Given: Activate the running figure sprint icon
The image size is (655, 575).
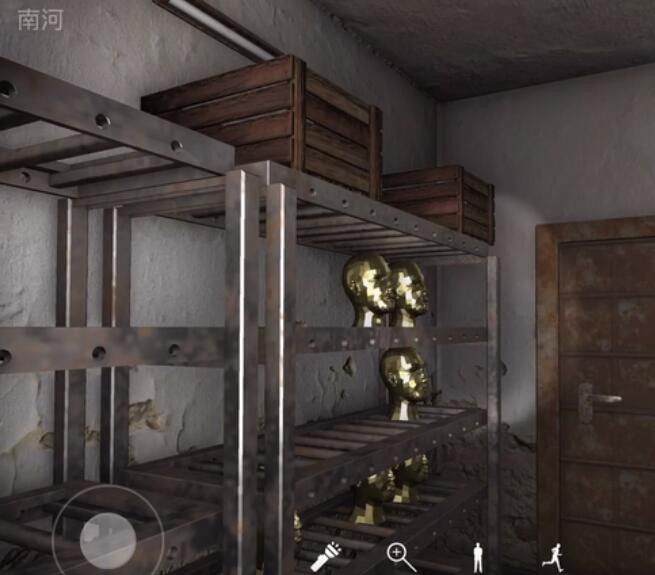Looking at the screenshot, I should (x=553, y=556).
